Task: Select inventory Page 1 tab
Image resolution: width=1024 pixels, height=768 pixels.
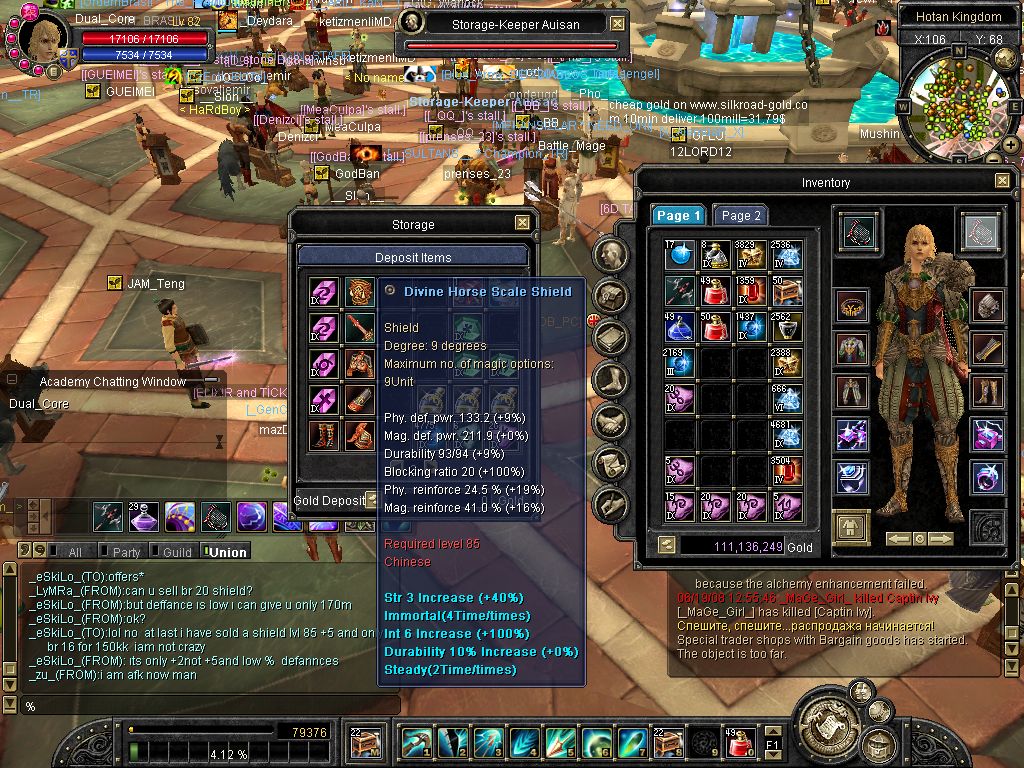Action: tap(679, 215)
